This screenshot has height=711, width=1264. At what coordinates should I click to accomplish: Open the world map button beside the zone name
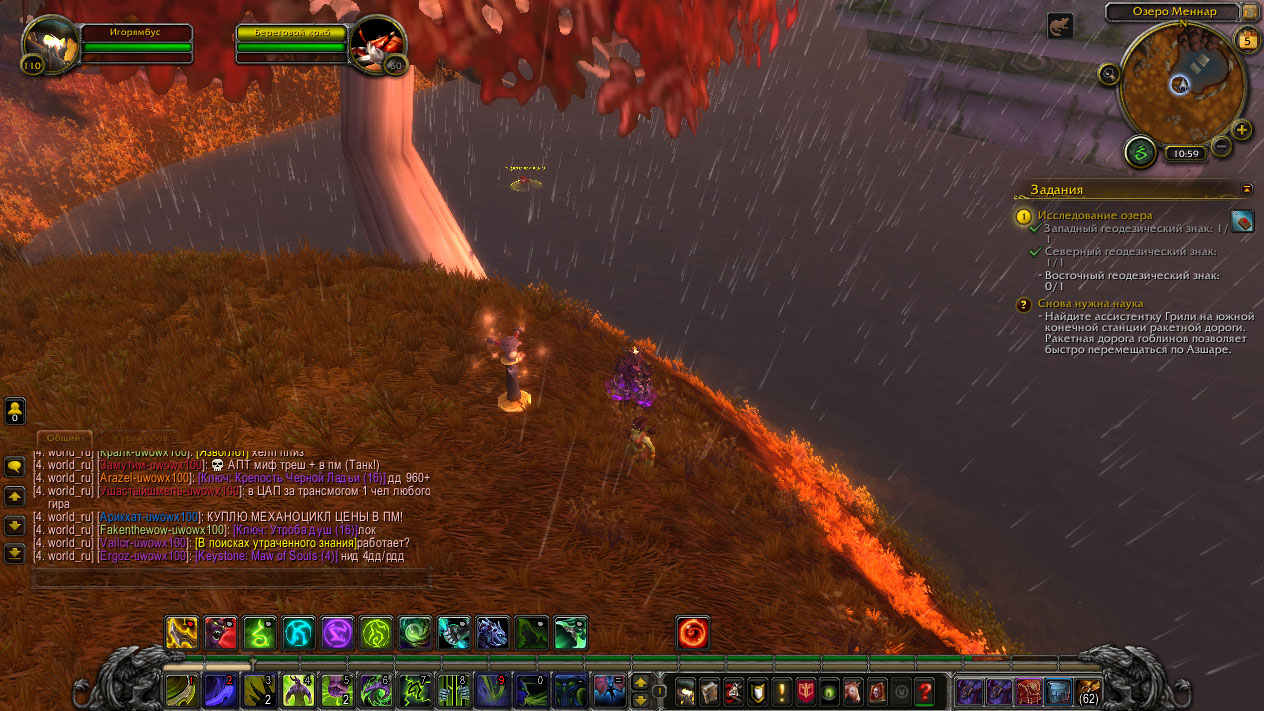[1250, 12]
